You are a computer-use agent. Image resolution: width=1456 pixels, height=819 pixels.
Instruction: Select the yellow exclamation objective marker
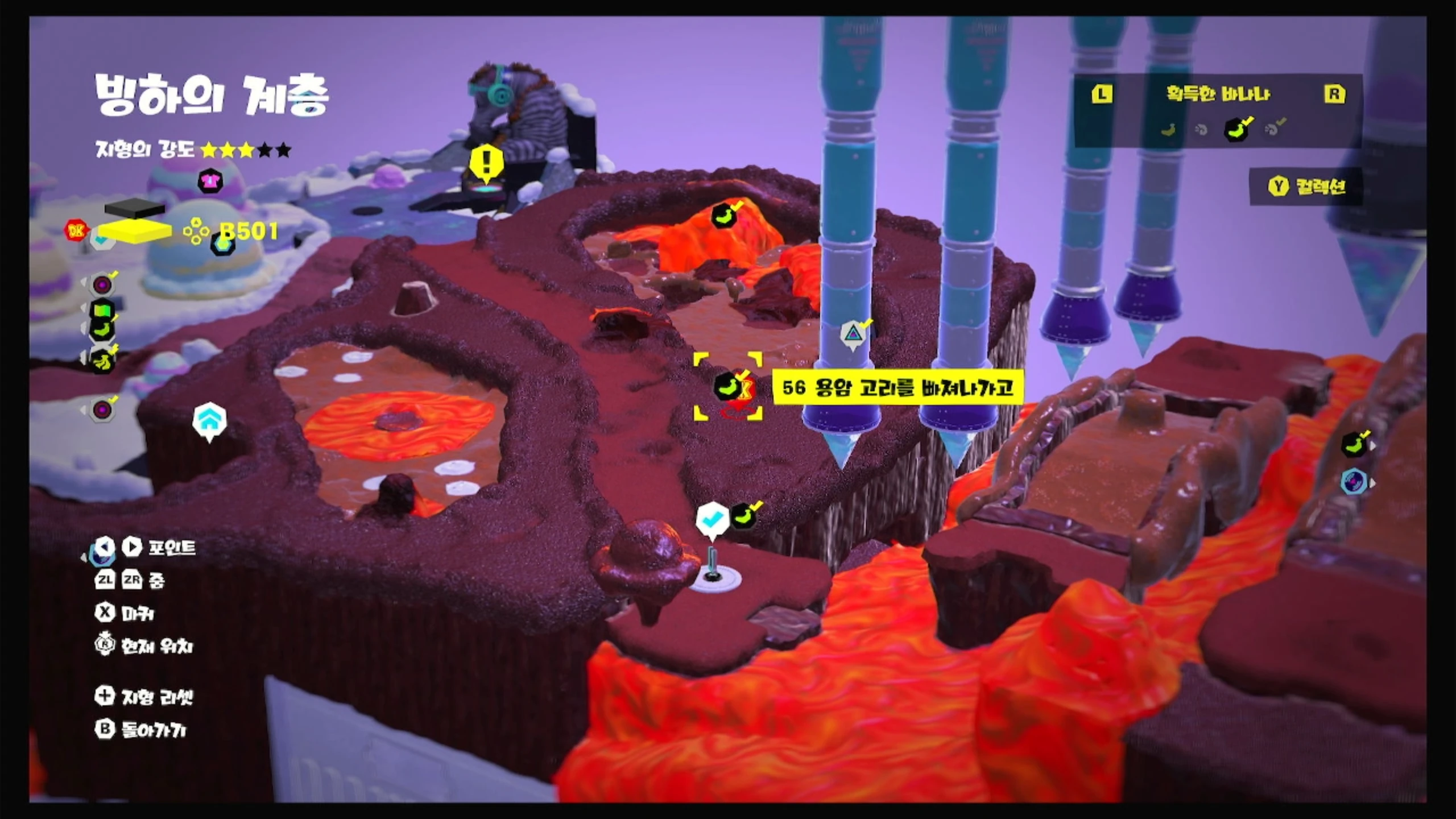(486, 163)
